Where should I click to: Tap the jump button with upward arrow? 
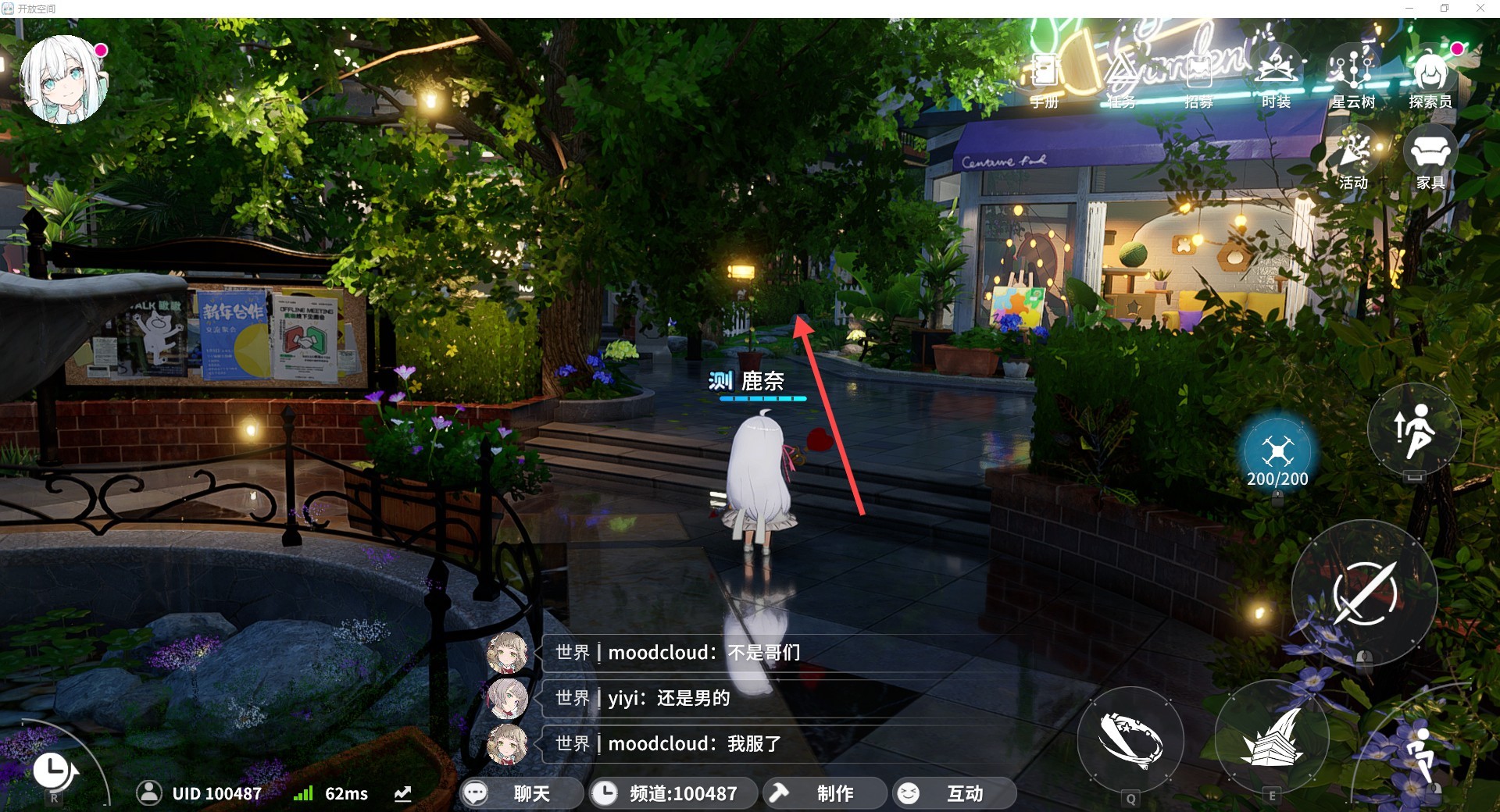pos(1414,431)
